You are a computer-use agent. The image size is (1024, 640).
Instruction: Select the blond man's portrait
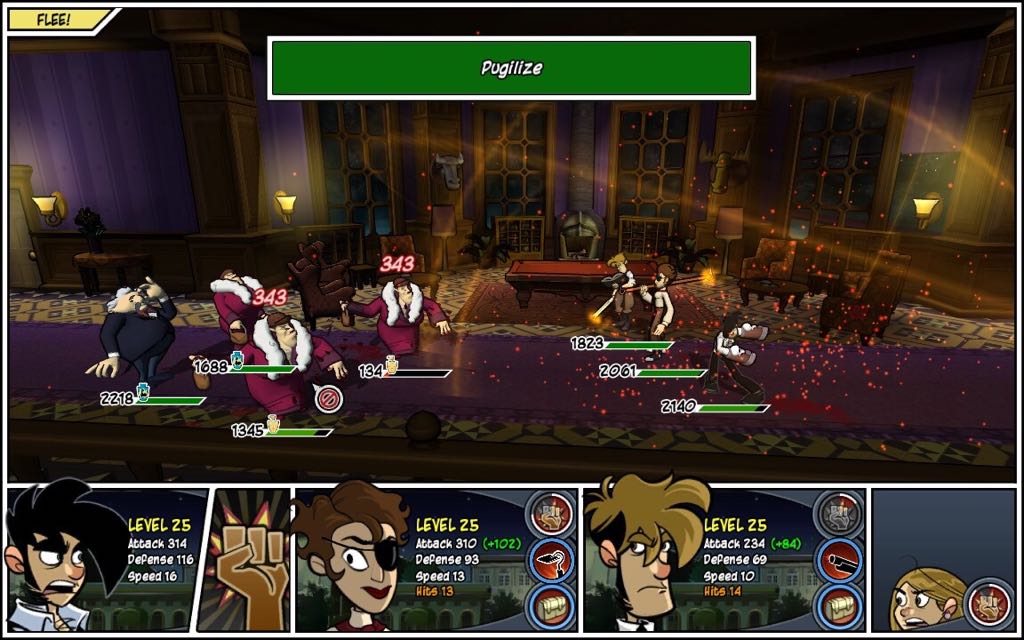(x=640, y=560)
